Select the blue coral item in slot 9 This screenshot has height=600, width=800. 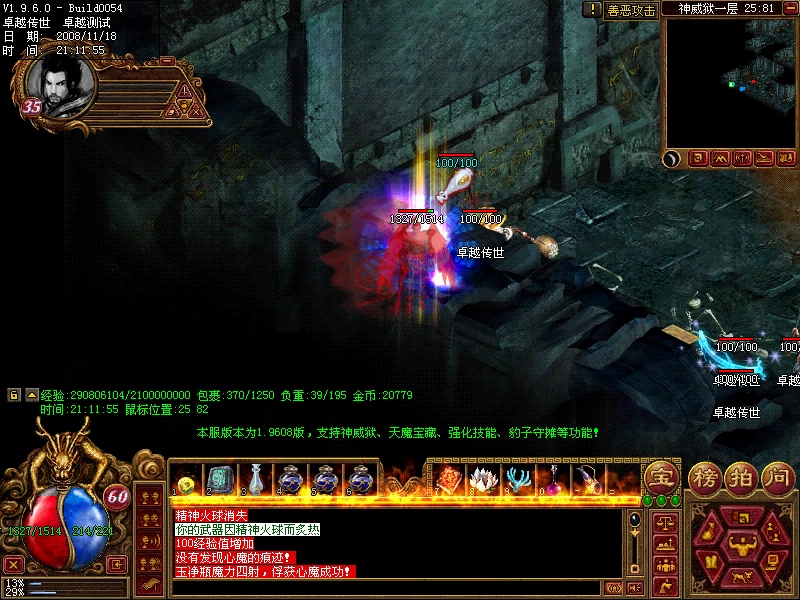tap(517, 479)
